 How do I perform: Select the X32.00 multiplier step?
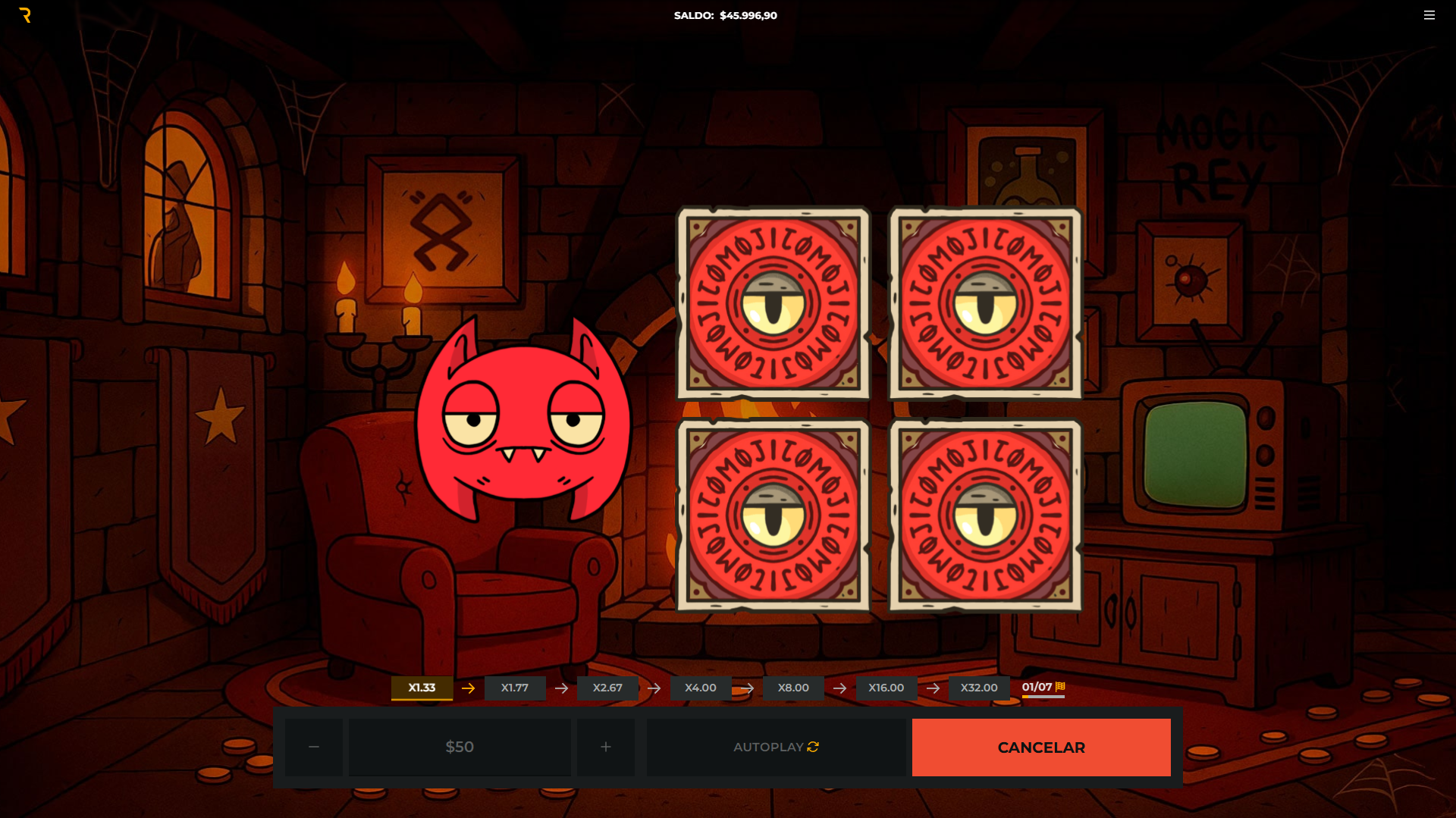pyautogui.click(x=978, y=688)
